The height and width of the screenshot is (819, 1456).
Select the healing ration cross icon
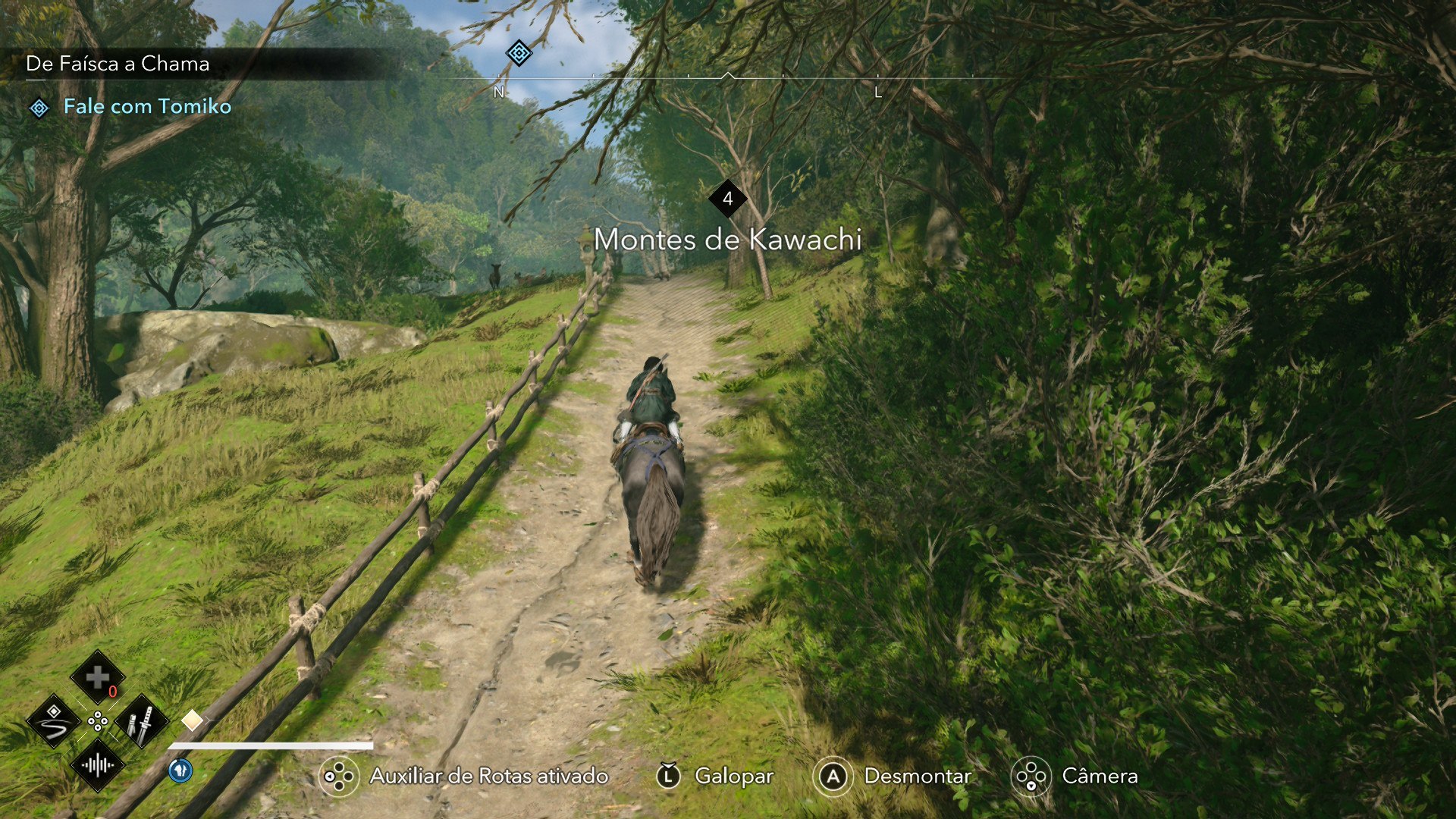point(97,677)
